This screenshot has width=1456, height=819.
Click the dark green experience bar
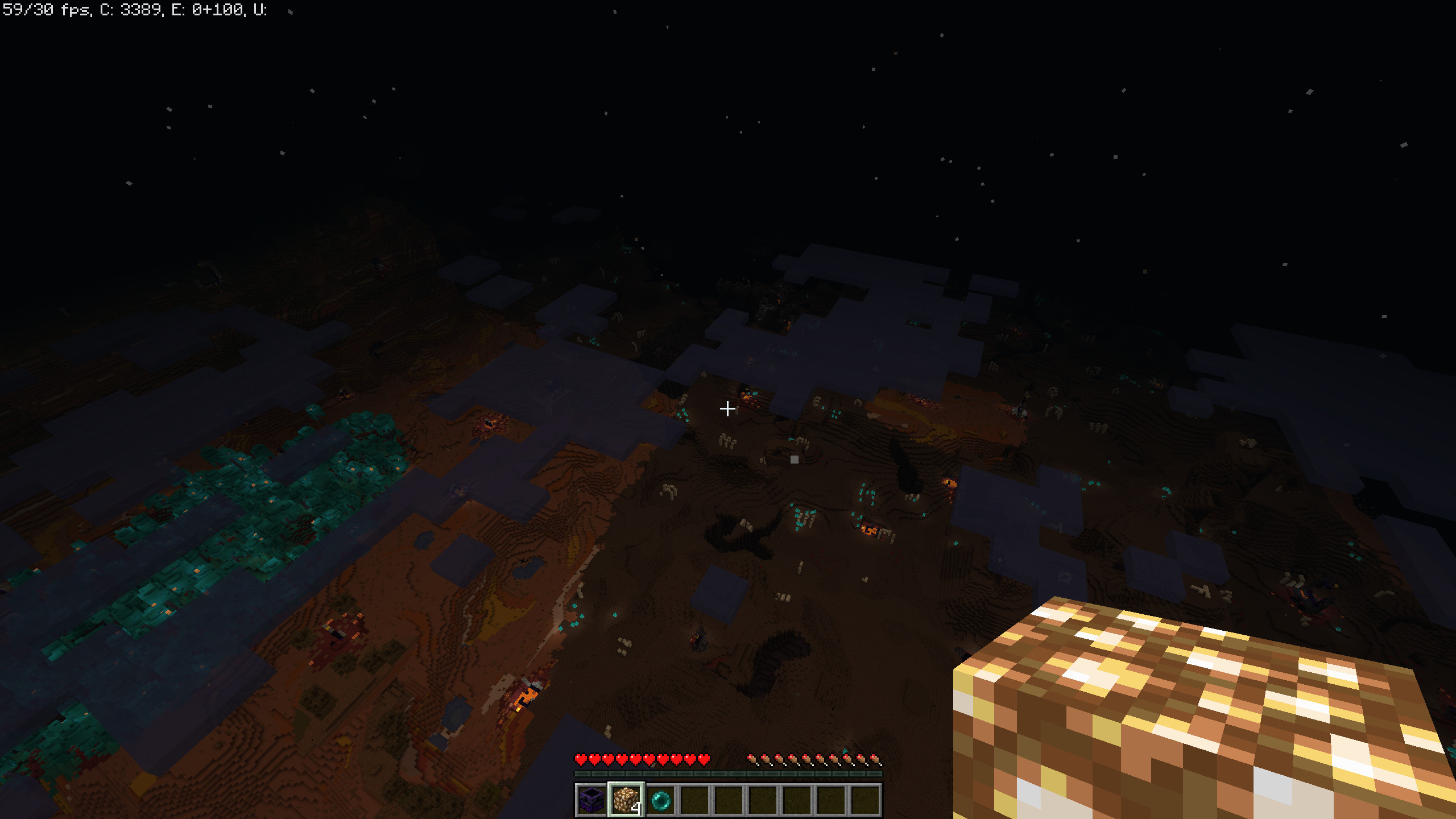click(728, 773)
